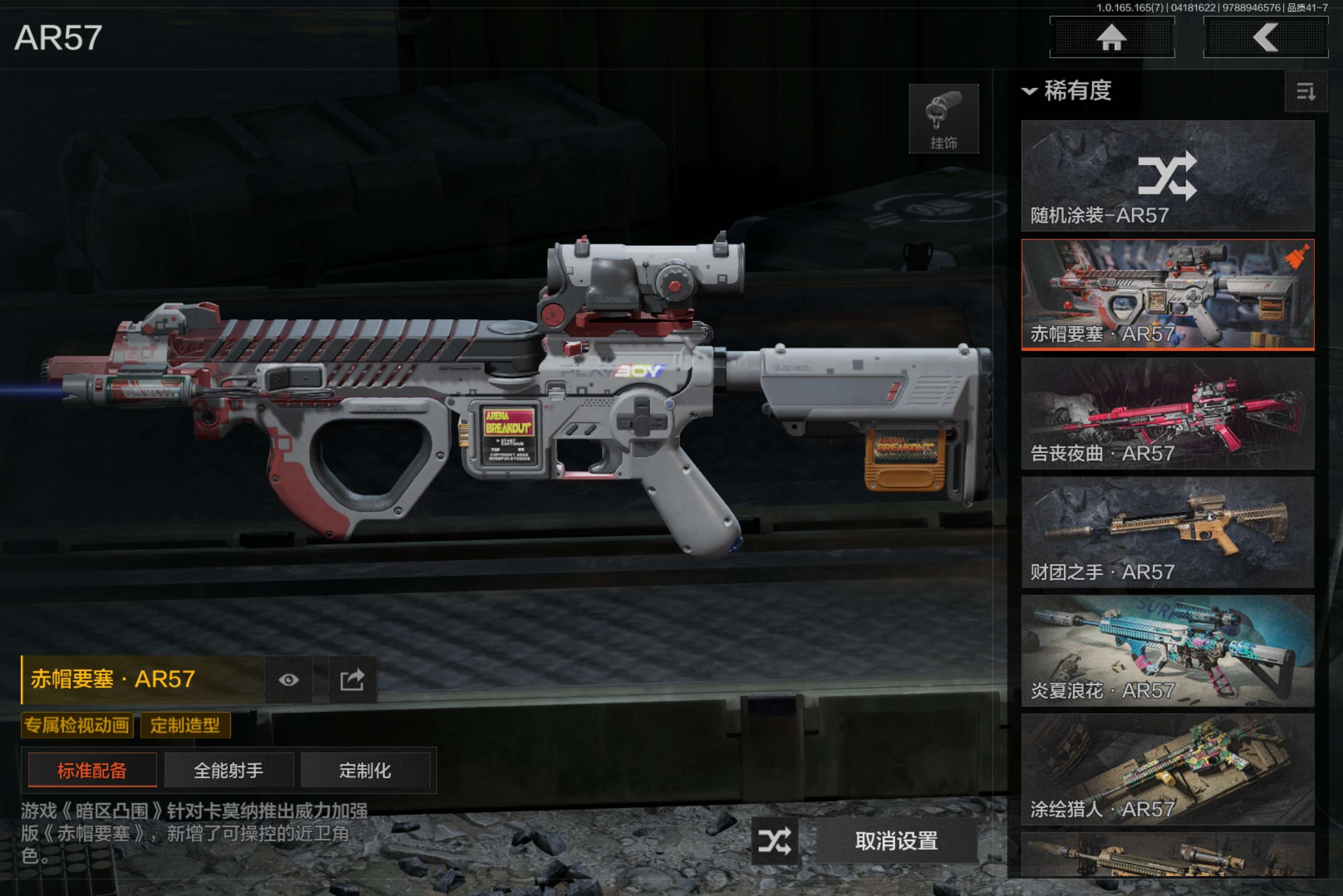Screen dimensions: 1343x896
Task: Choose the 炎夏浪花 · AR57 skin
Action: tap(1167, 651)
